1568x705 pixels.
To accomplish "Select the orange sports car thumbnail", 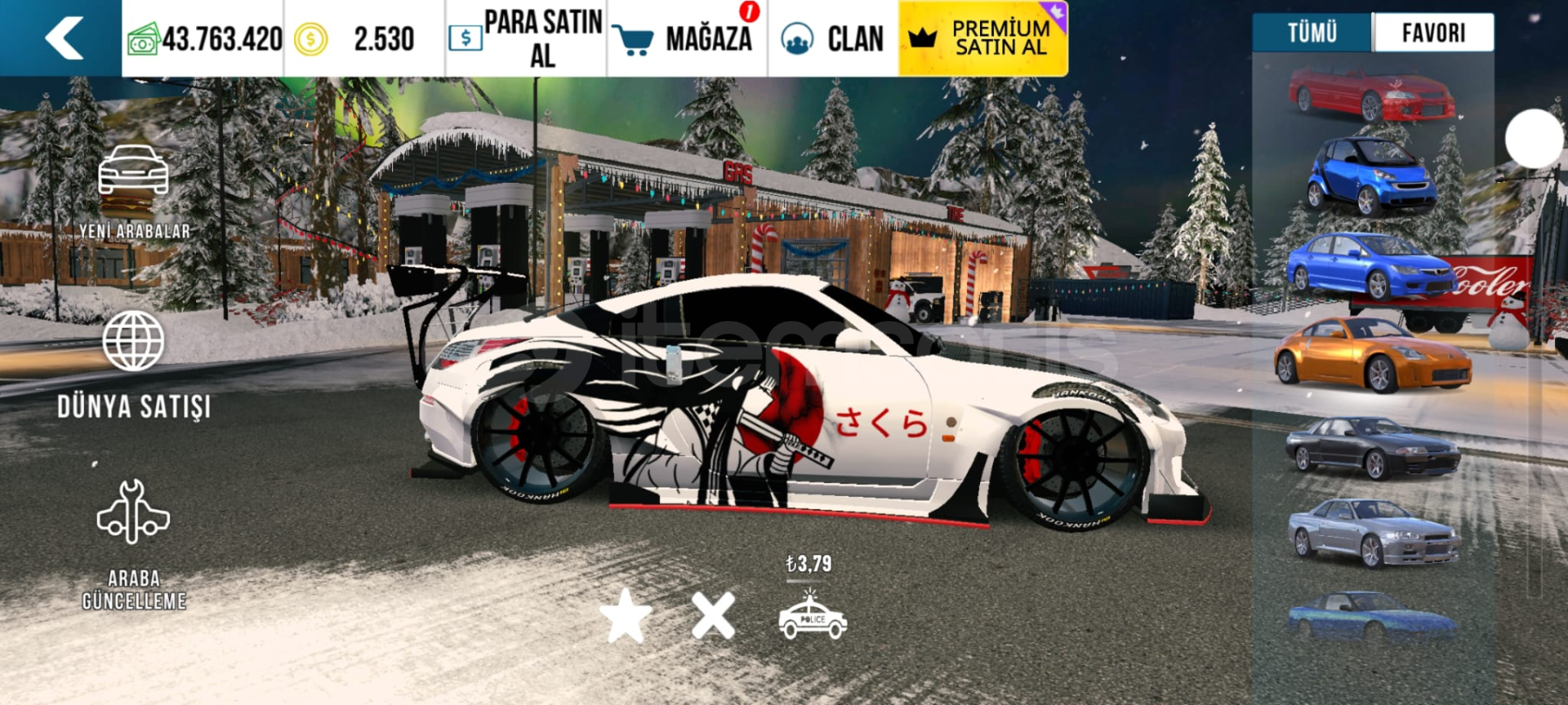I will pyautogui.click(x=1373, y=355).
